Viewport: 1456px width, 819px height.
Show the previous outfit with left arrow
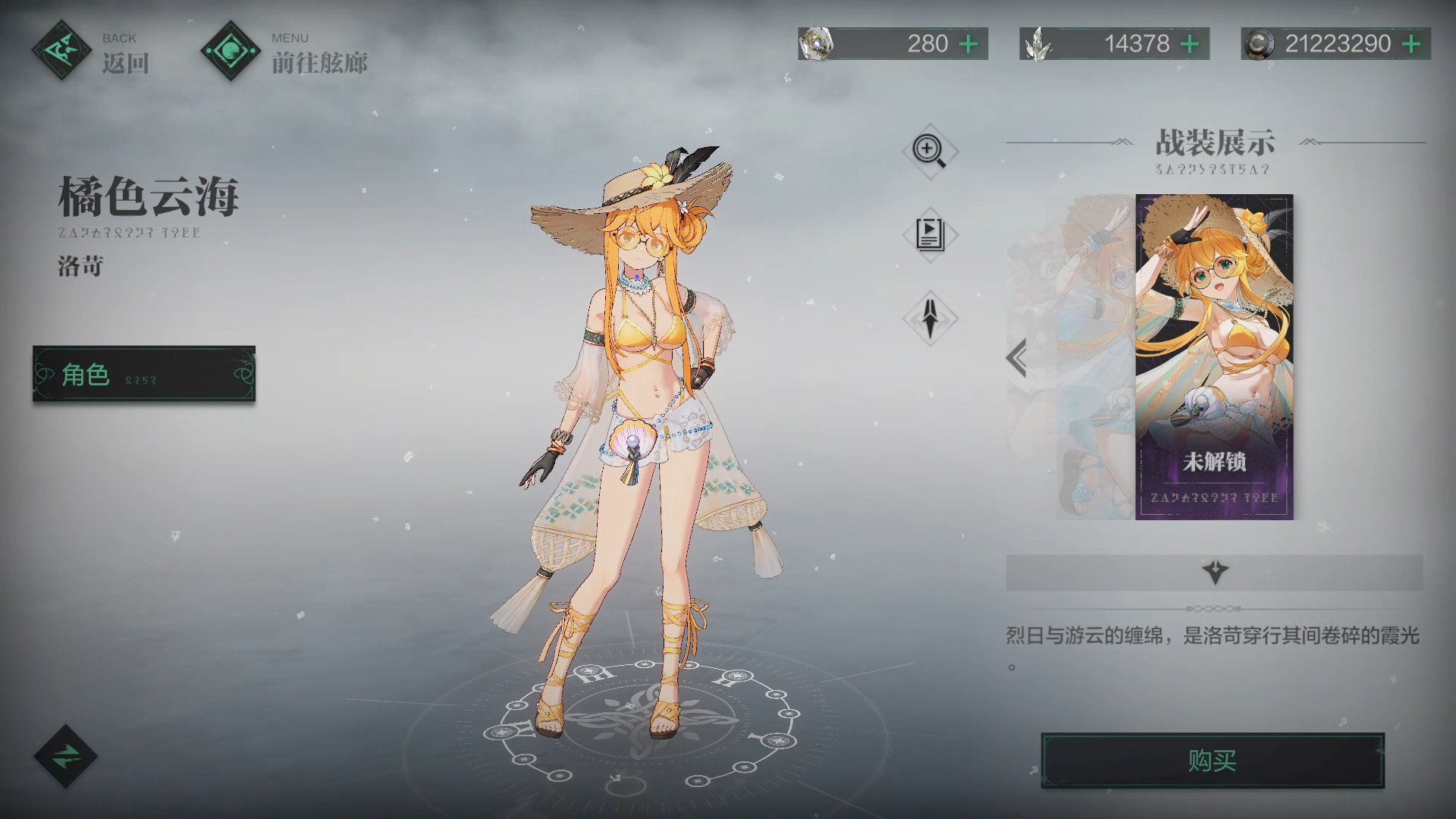pos(1017,358)
